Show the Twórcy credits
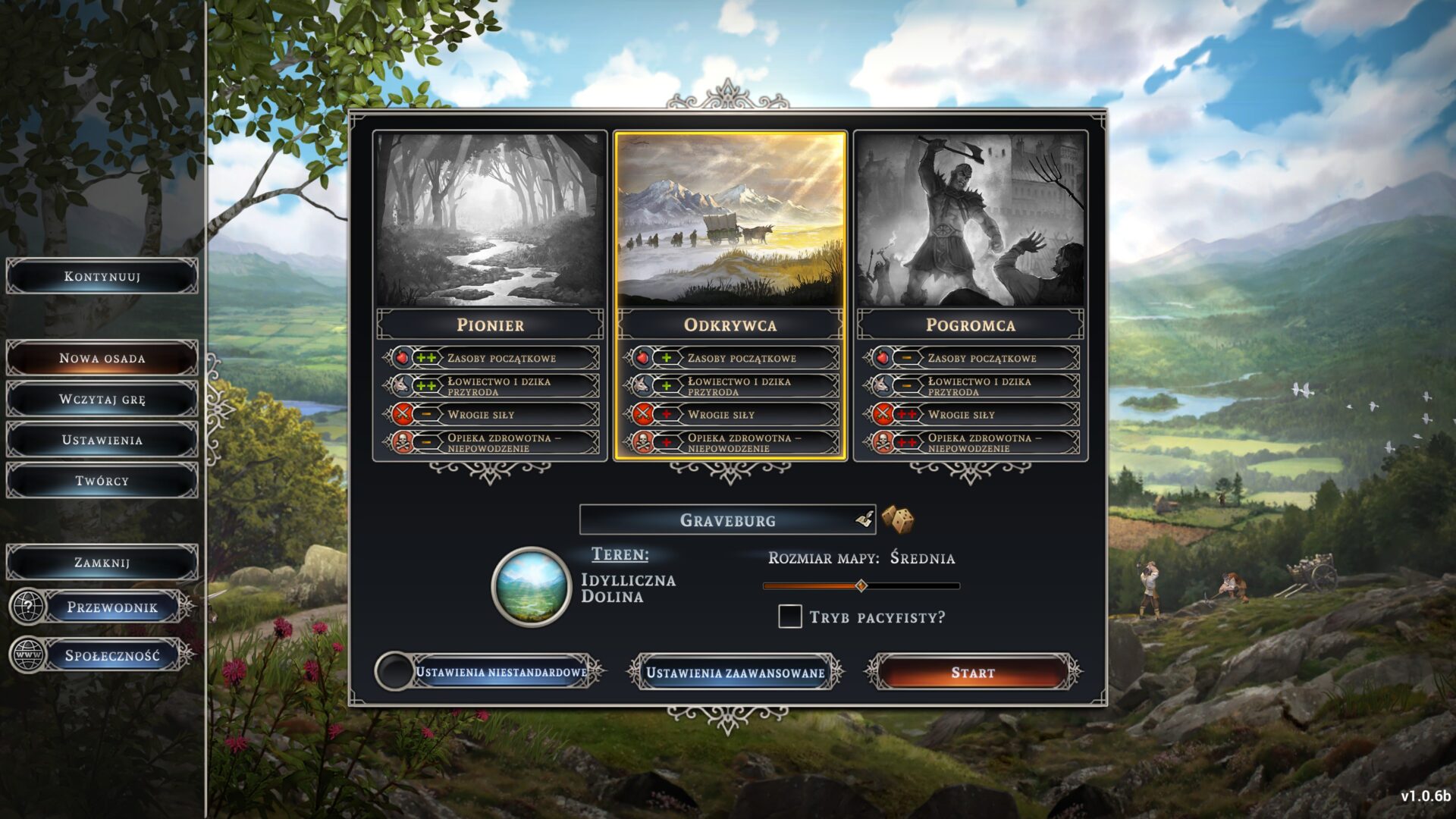The height and width of the screenshot is (819, 1456). 102,481
